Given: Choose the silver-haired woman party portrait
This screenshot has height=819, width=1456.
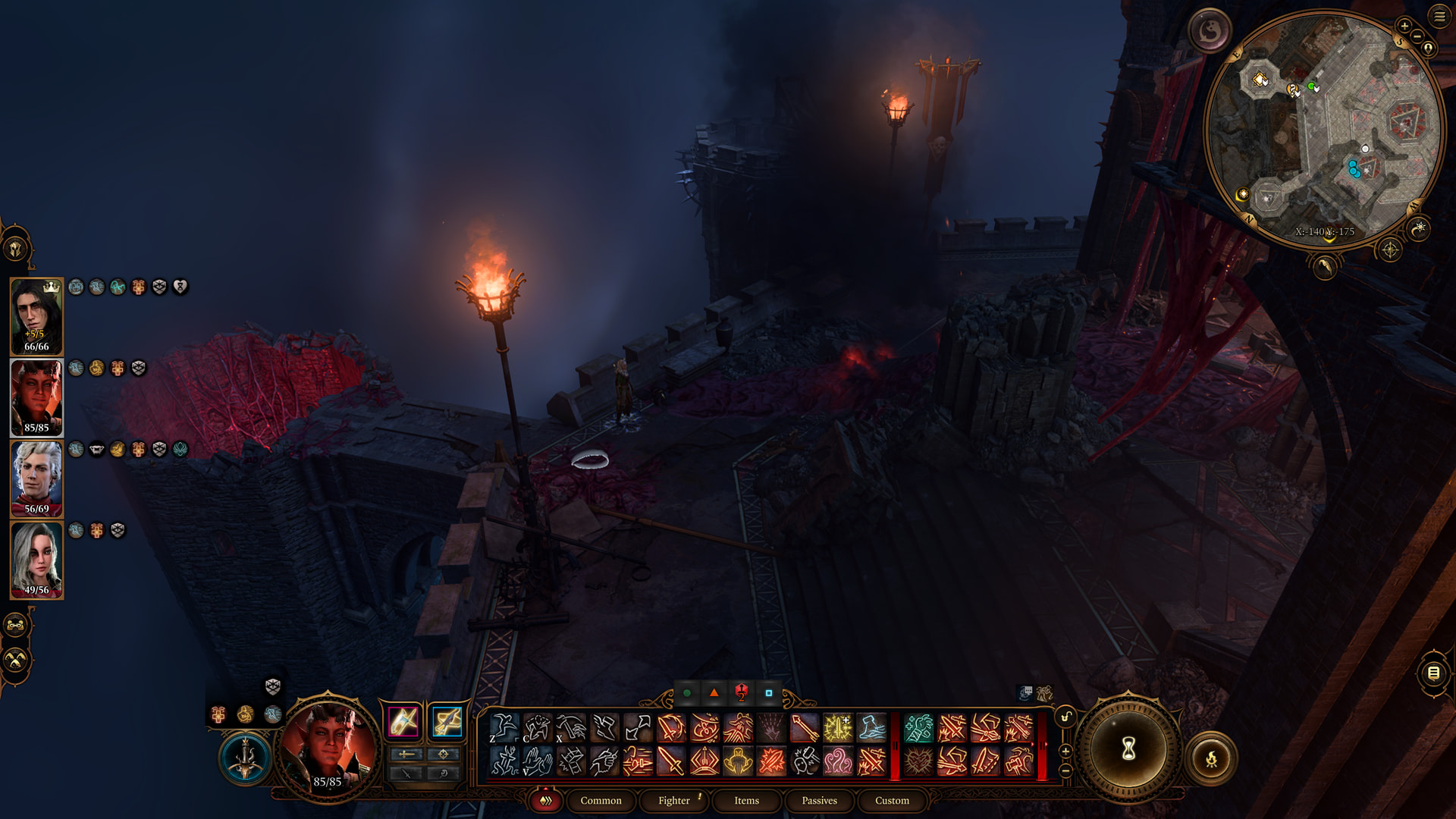Looking at the screenshot, I should tap(36, 560).
